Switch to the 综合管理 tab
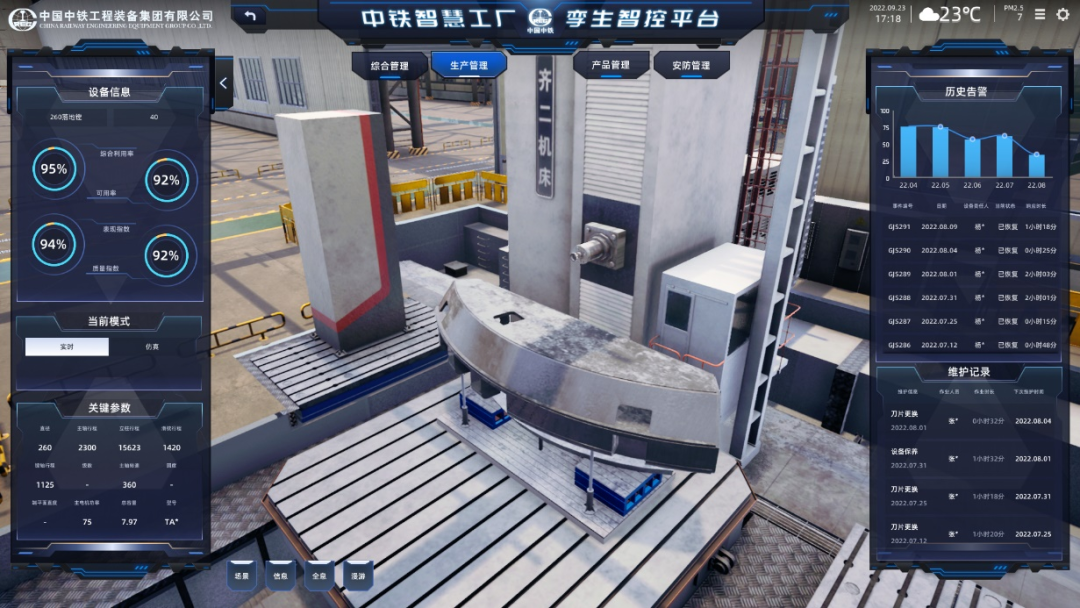 coord(389,66)
